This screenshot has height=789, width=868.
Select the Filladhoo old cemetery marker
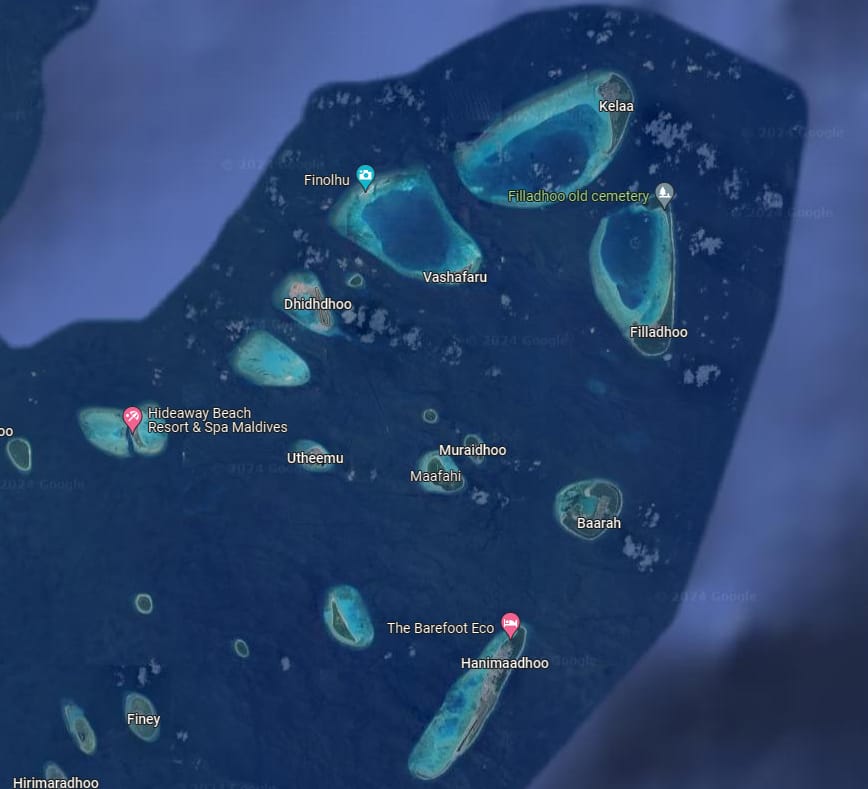pos(665,194)
